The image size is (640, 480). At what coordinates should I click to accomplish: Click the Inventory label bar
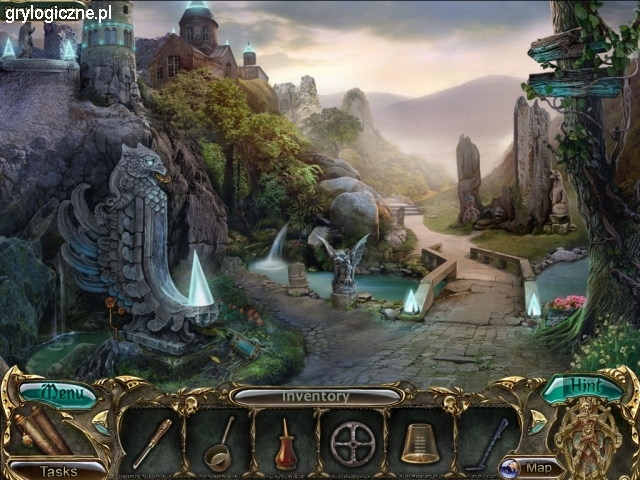(x=315, y=396)
